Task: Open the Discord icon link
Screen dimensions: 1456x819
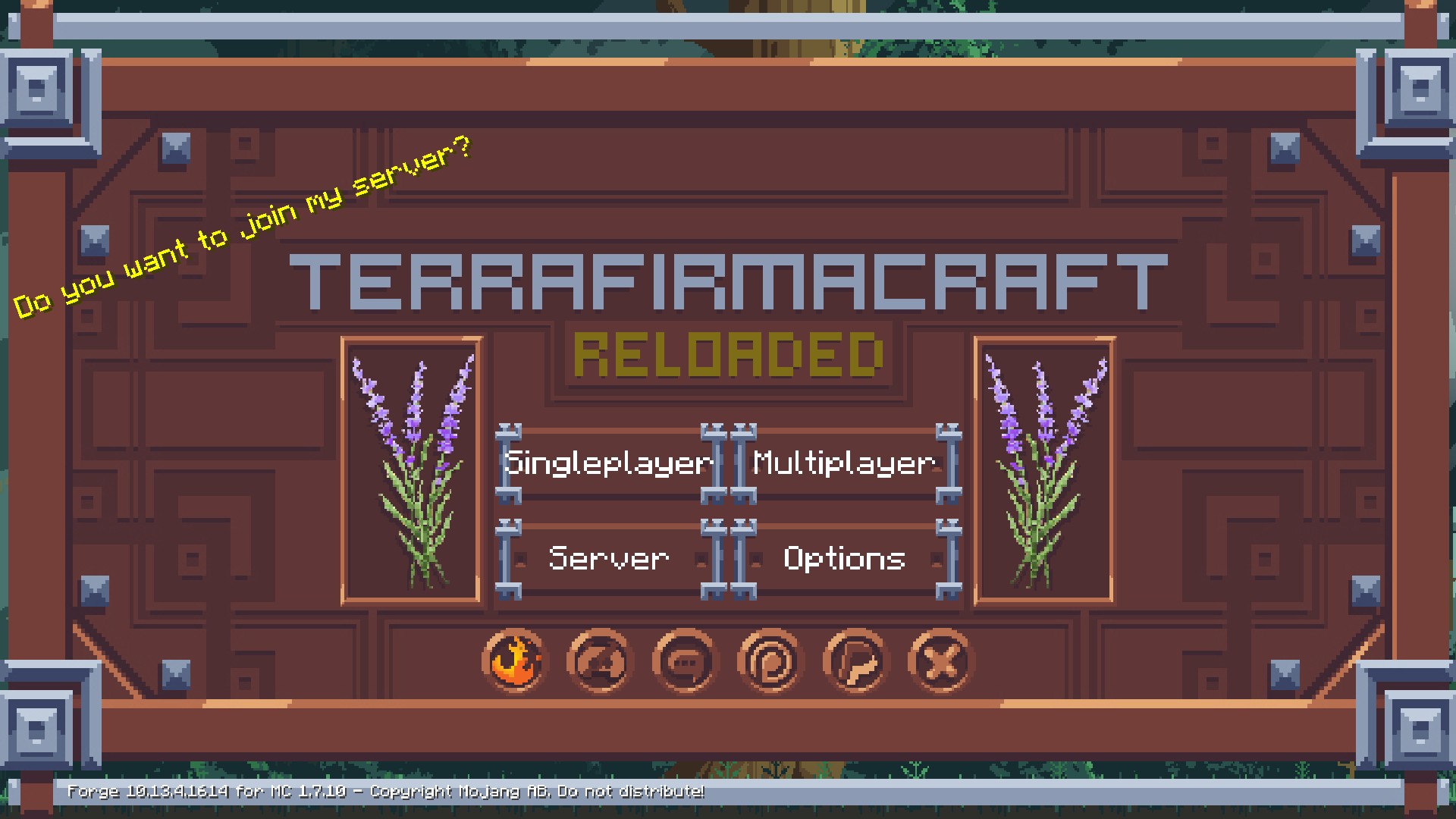Action: (x=600, y=661)
